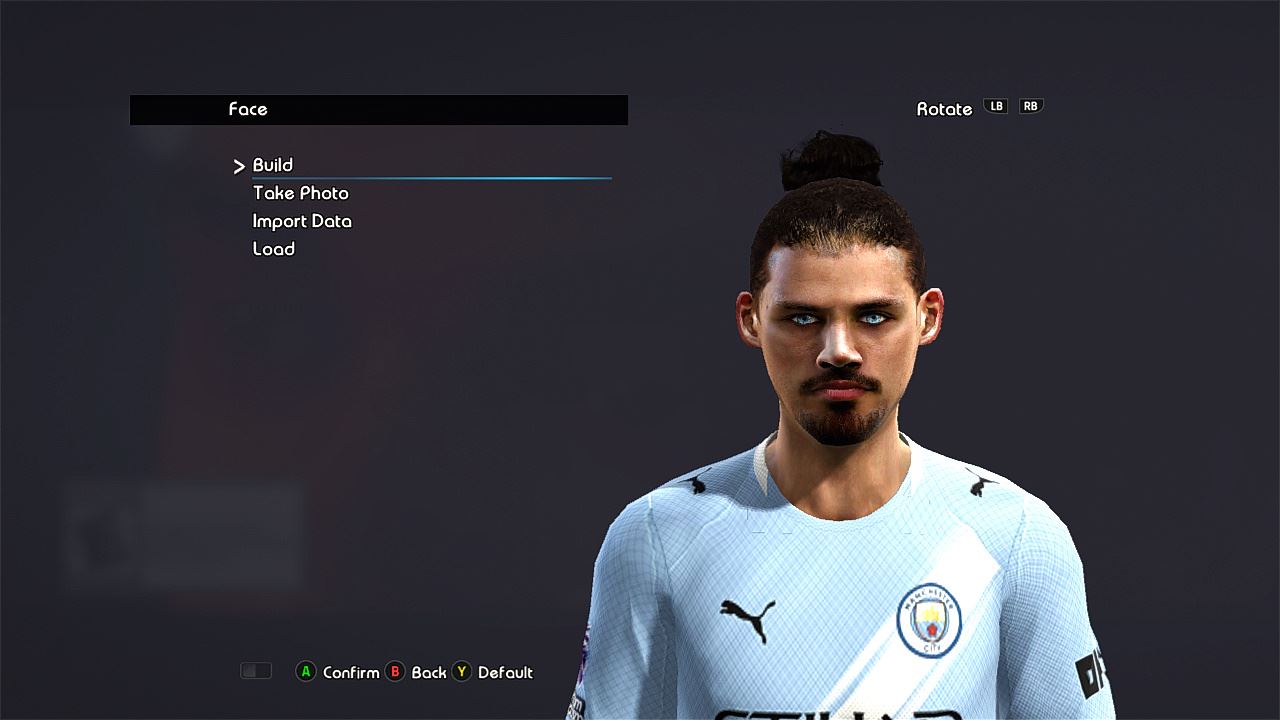Open the Import Data option
The width and height of the screenshot is (1280, 720).
pyautogui.click(x=302, y=221)
